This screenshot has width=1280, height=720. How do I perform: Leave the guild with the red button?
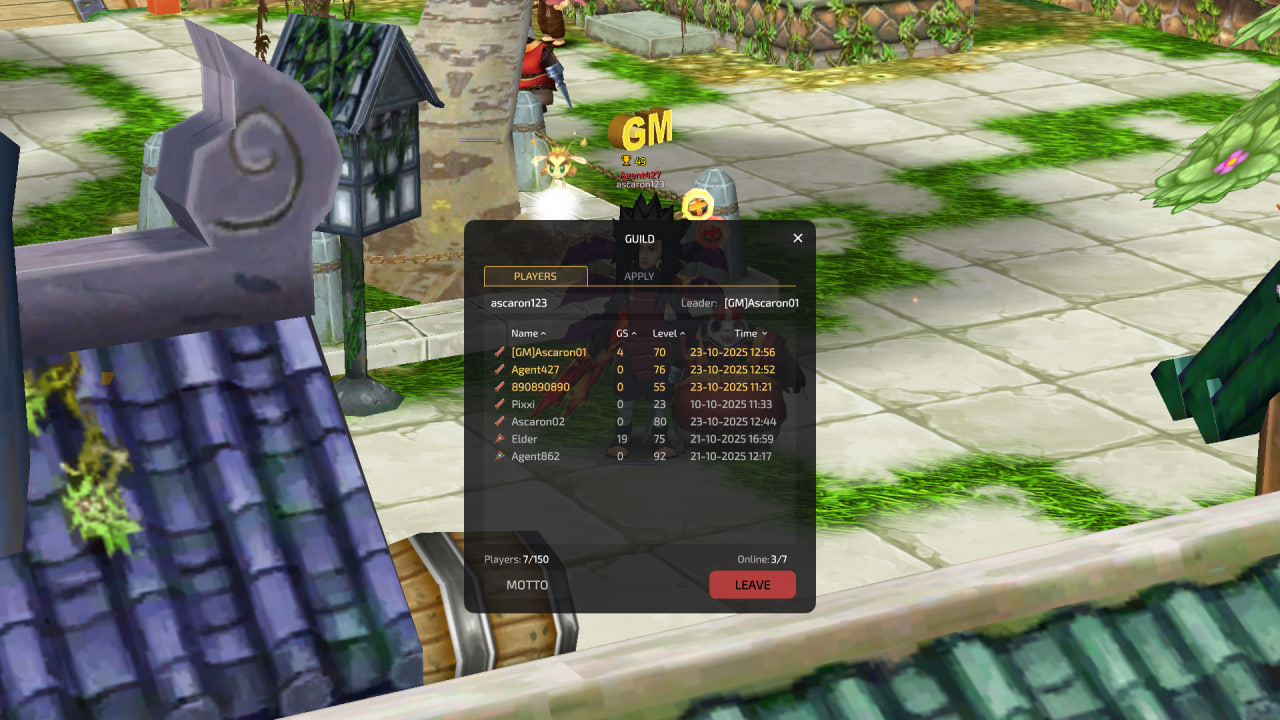click(752, 585)
